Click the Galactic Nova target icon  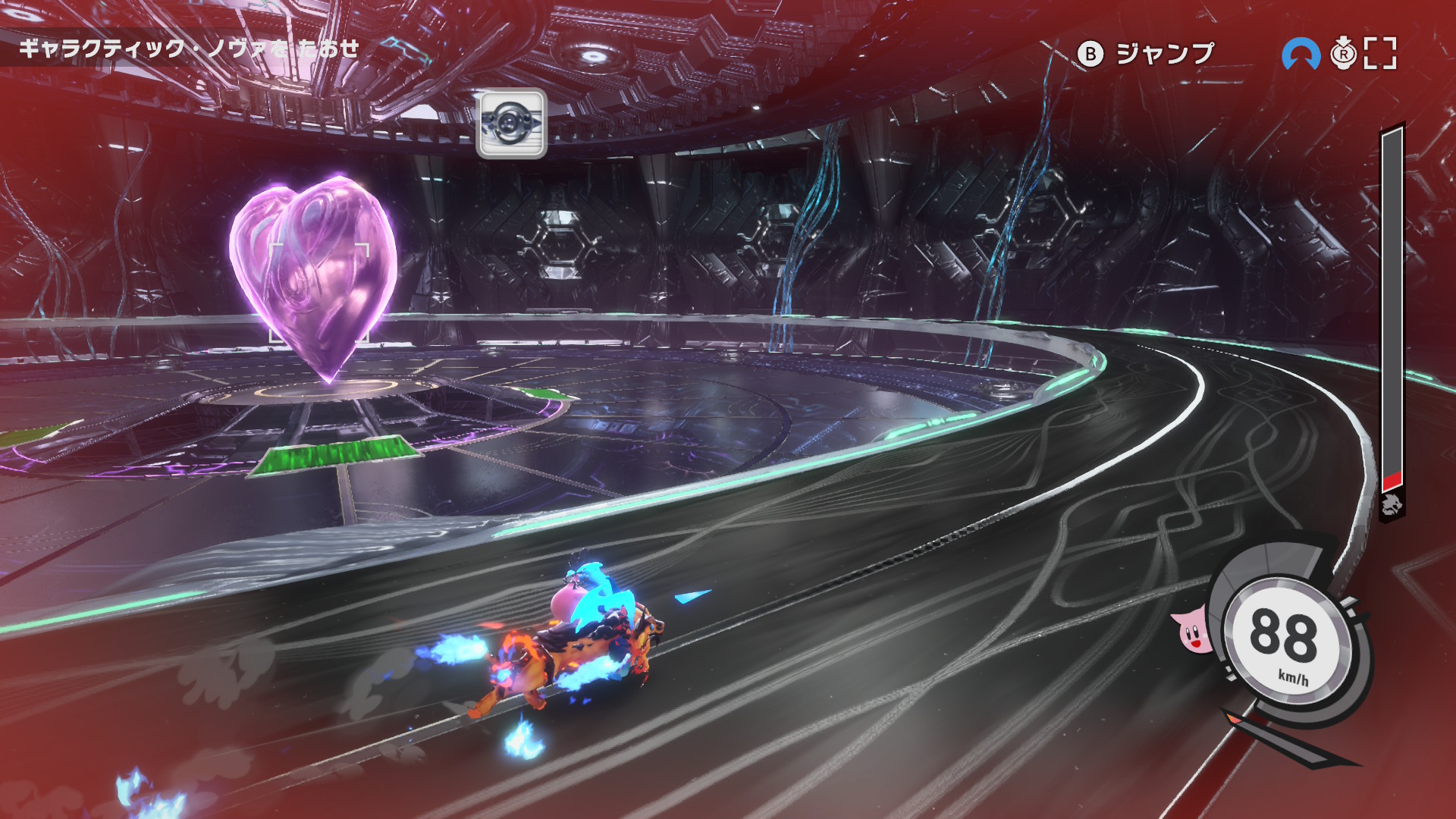511,124
